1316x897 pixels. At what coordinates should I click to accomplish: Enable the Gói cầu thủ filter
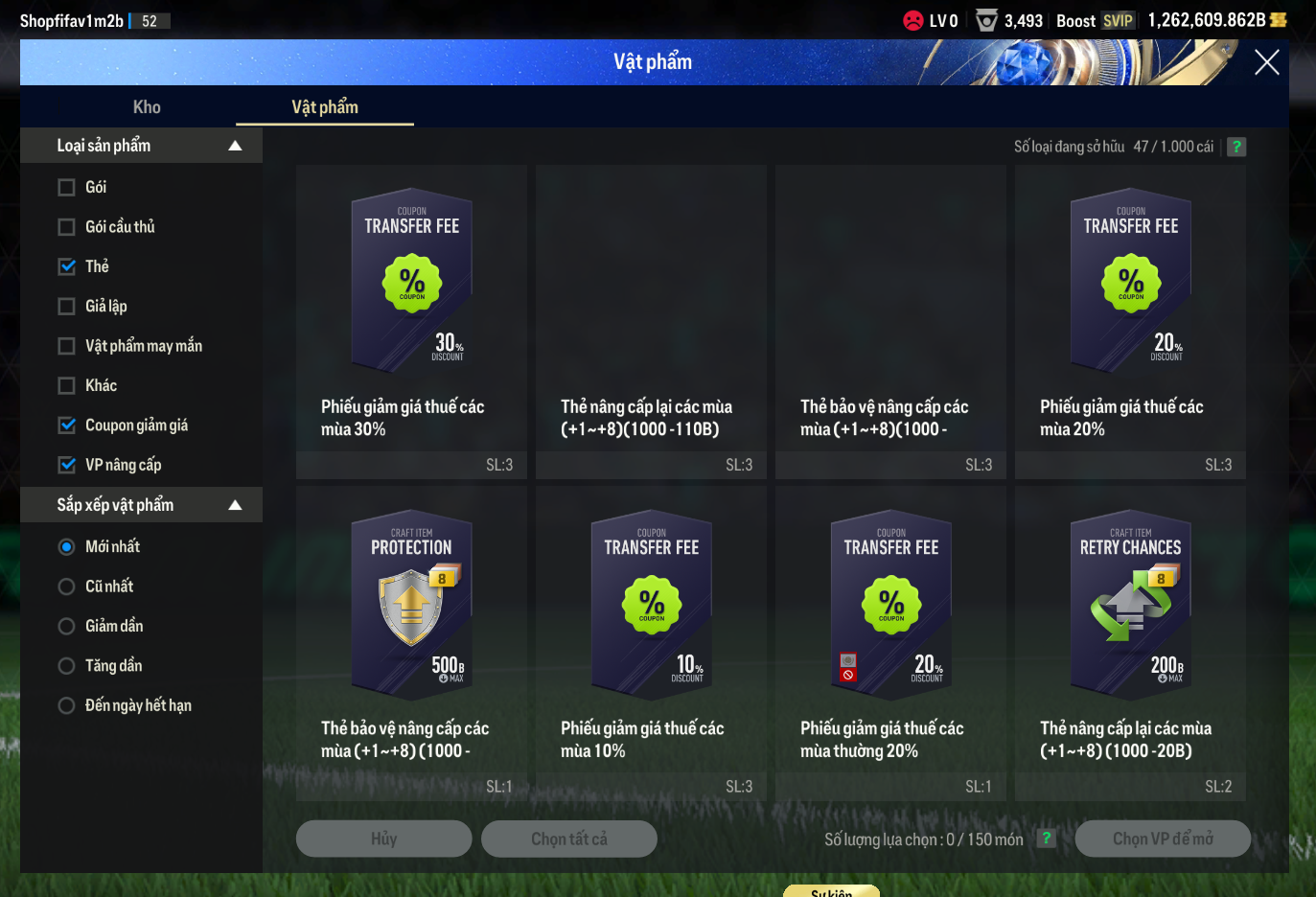point(67,227)
